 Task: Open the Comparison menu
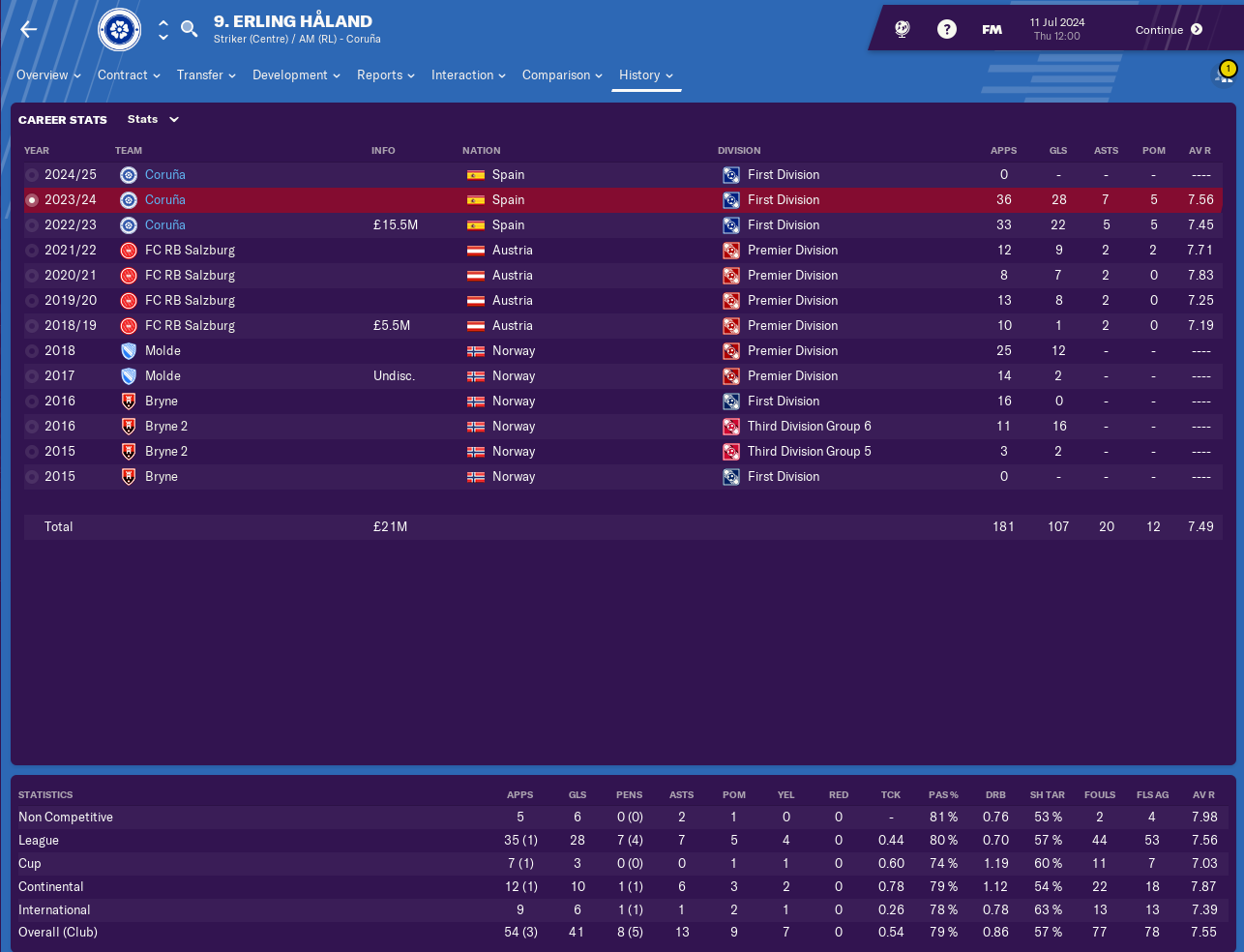tap(562, 75)
